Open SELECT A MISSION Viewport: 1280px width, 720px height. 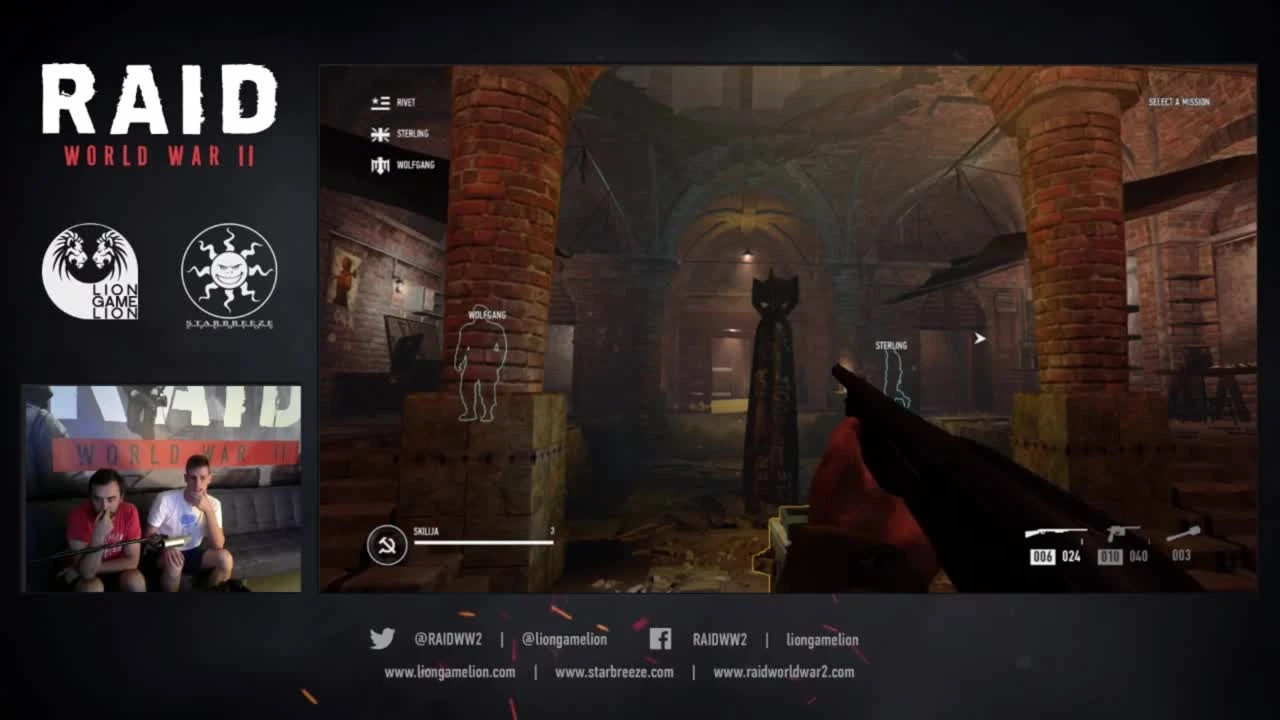click(x=1181, y=101)
